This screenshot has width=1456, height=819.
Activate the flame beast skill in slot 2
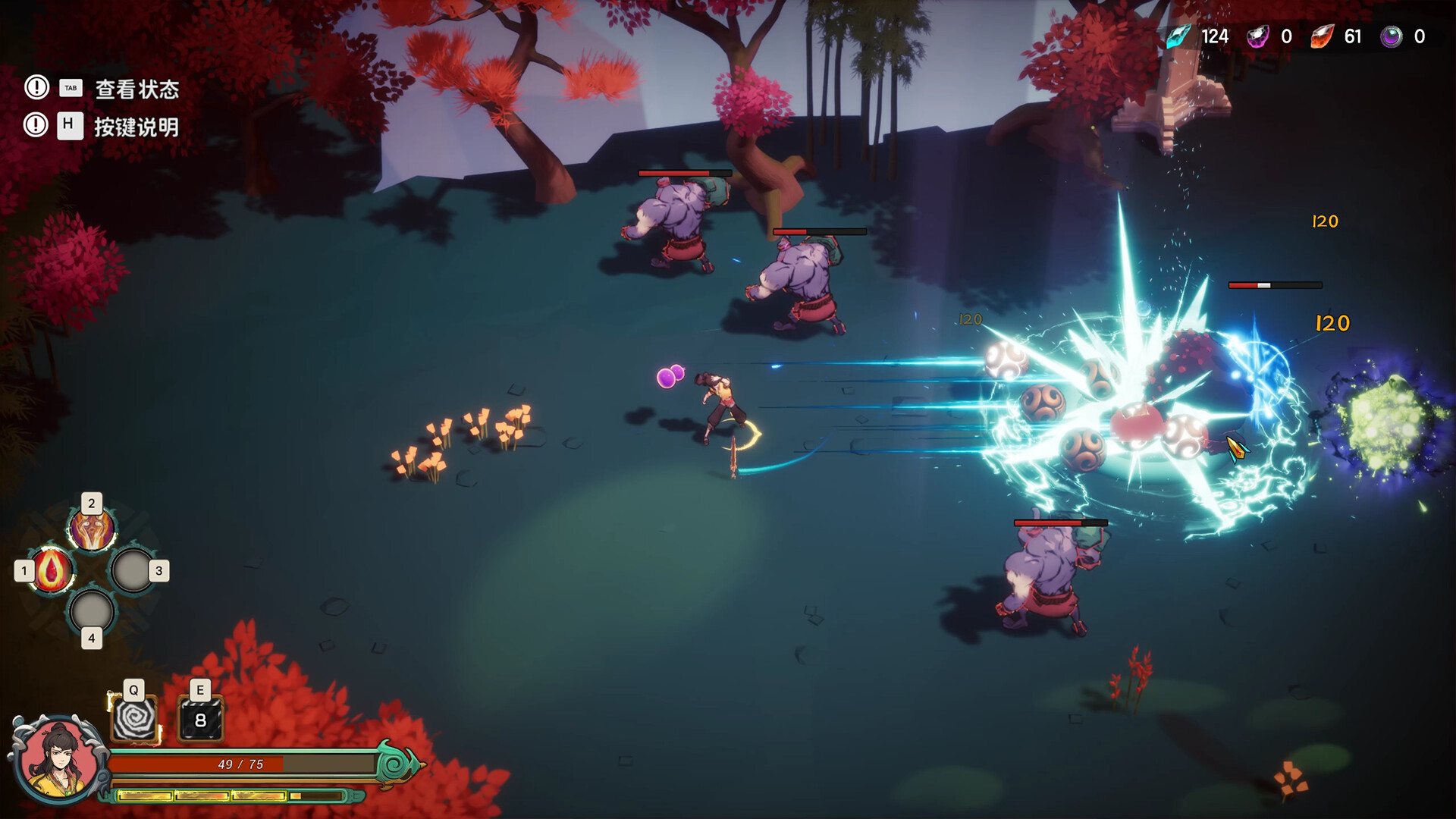(x=93, y=529)
